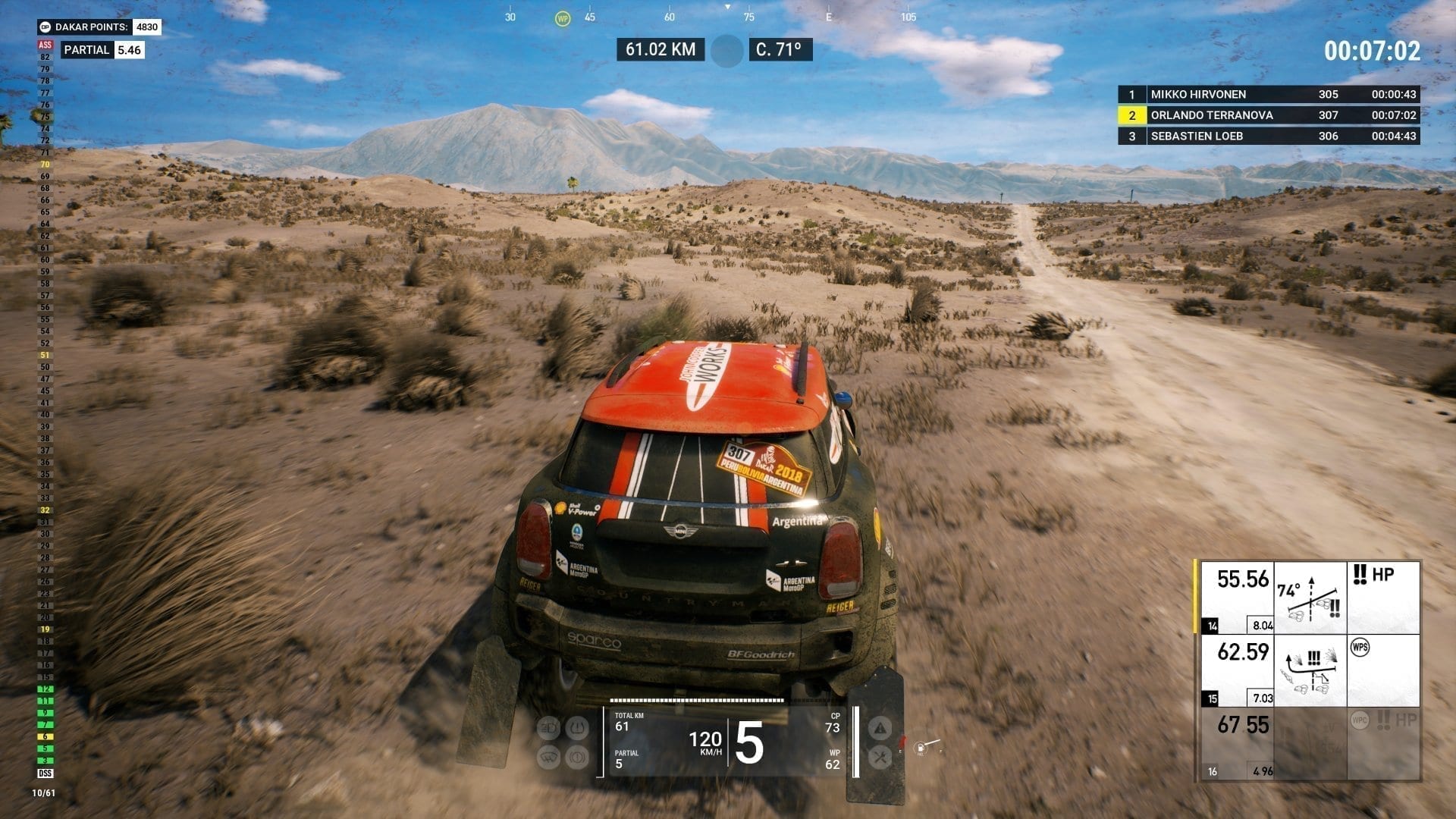Select the DSS marker on stage progress bar
Screen dimensions: 1456x819
click(45, 773)
